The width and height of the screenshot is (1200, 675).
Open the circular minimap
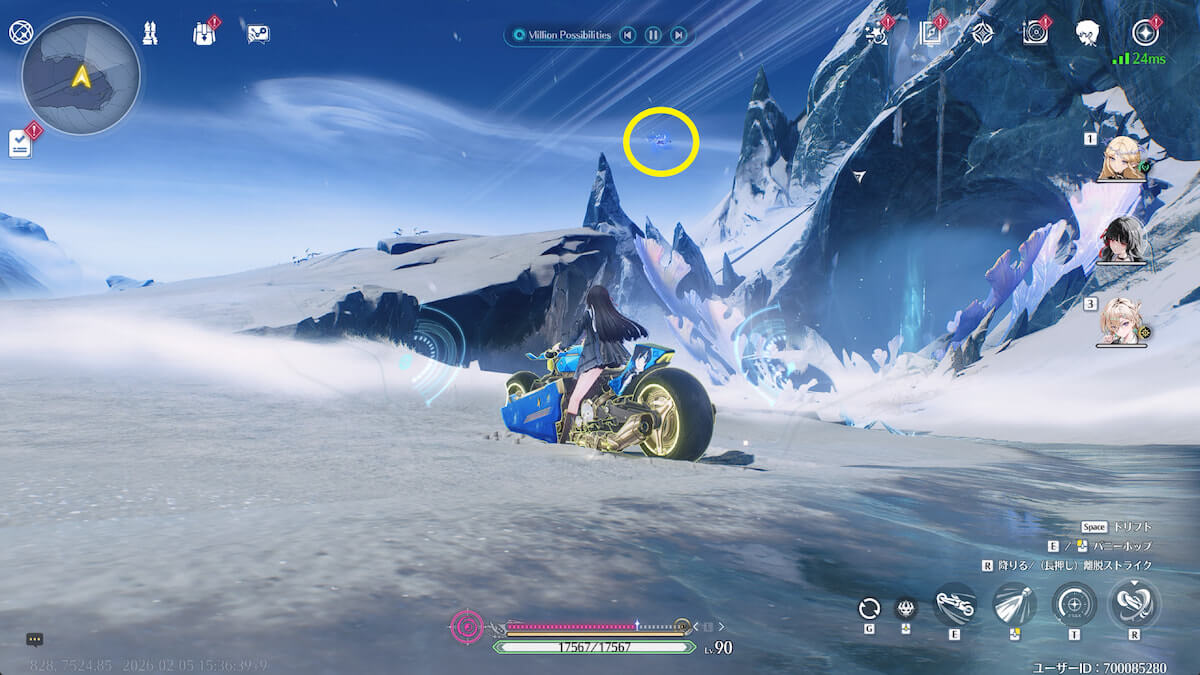click(x=81, y=76)
